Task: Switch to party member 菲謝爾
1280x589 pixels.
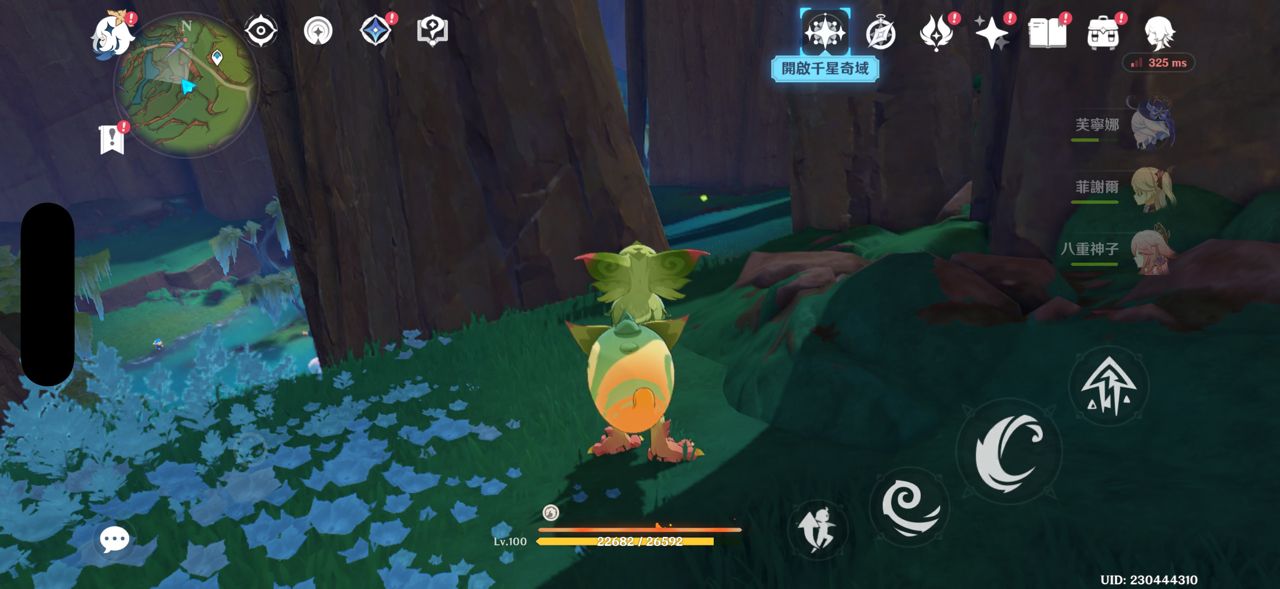Action: coord(1150,188)
